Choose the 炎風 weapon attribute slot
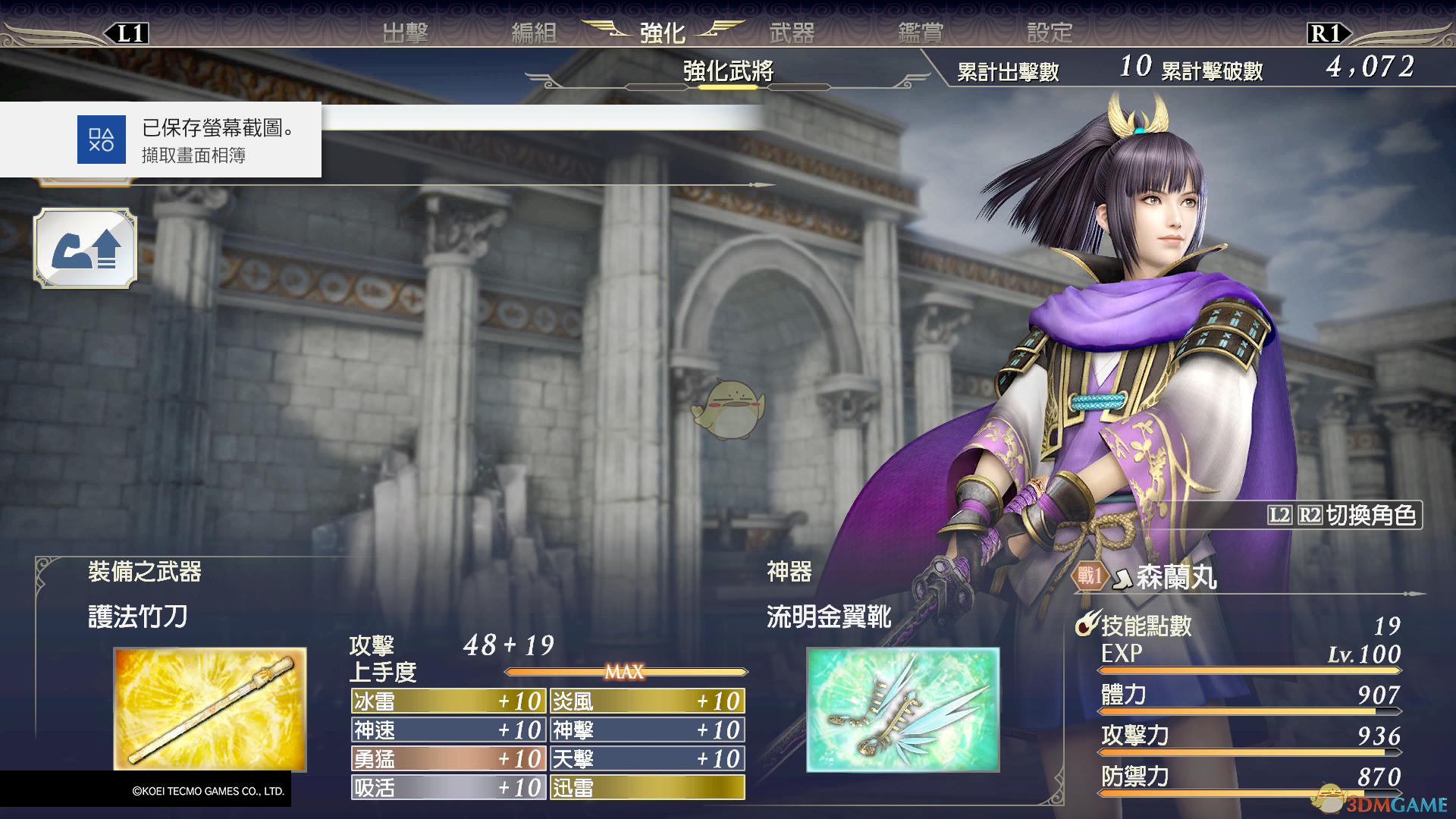The width and height of the screenshot is (1456, 819). click(647, 701)
